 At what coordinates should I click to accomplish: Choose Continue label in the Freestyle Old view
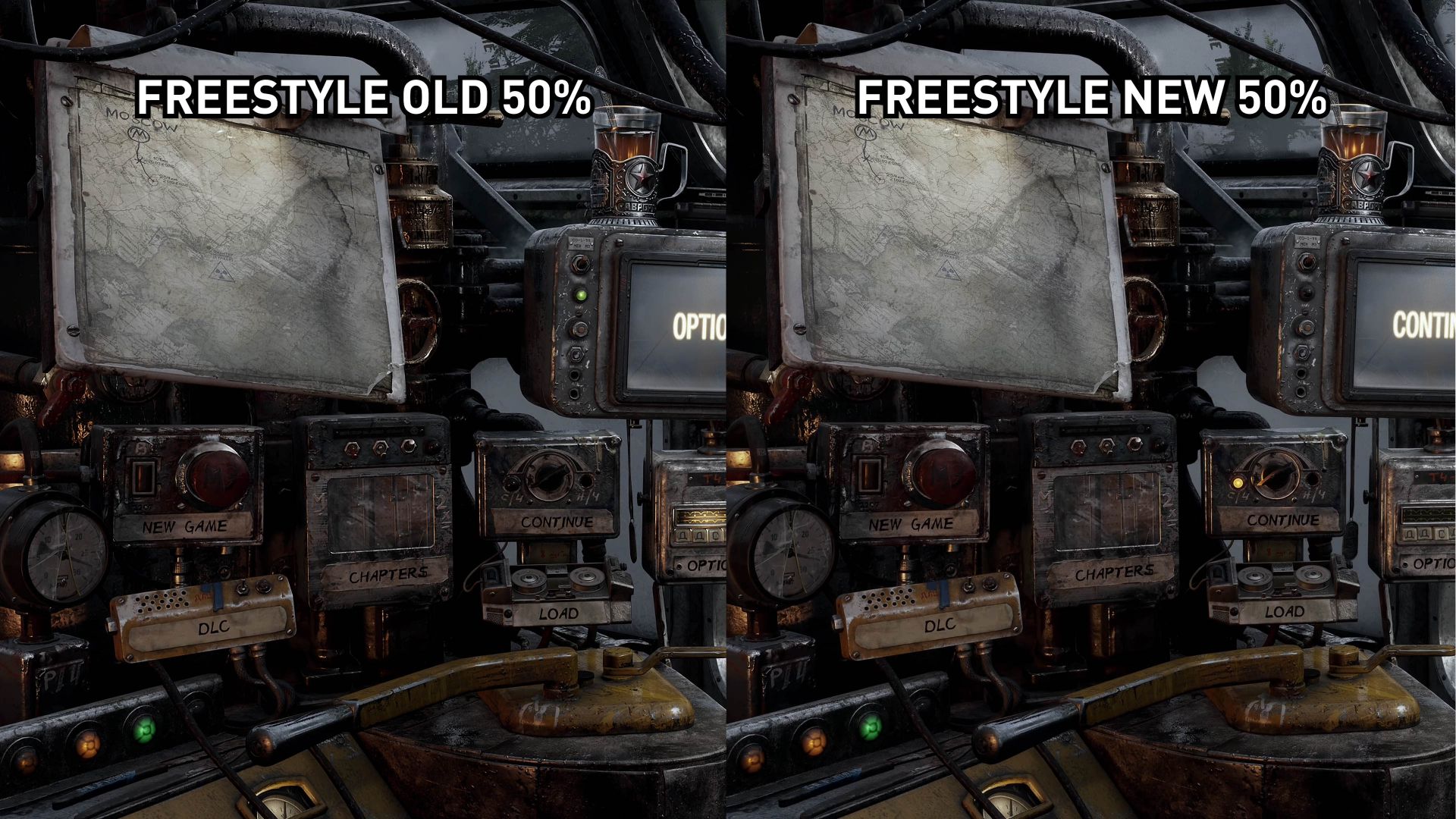[x=556, y=522]
